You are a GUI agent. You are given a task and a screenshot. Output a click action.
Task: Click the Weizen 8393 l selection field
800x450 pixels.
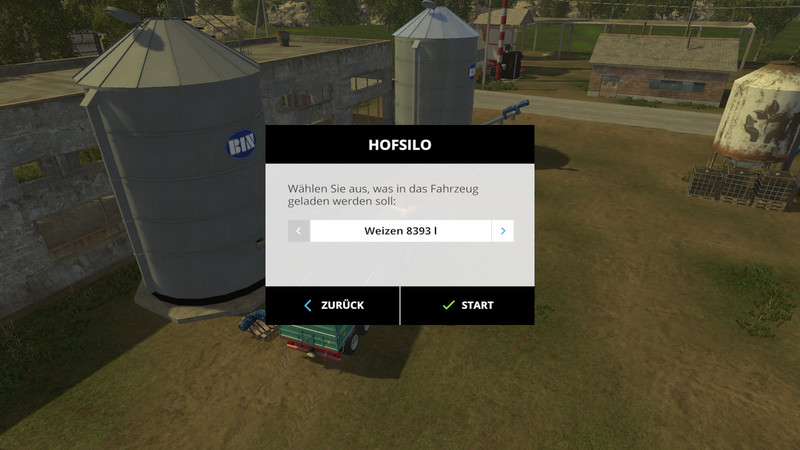400,231
